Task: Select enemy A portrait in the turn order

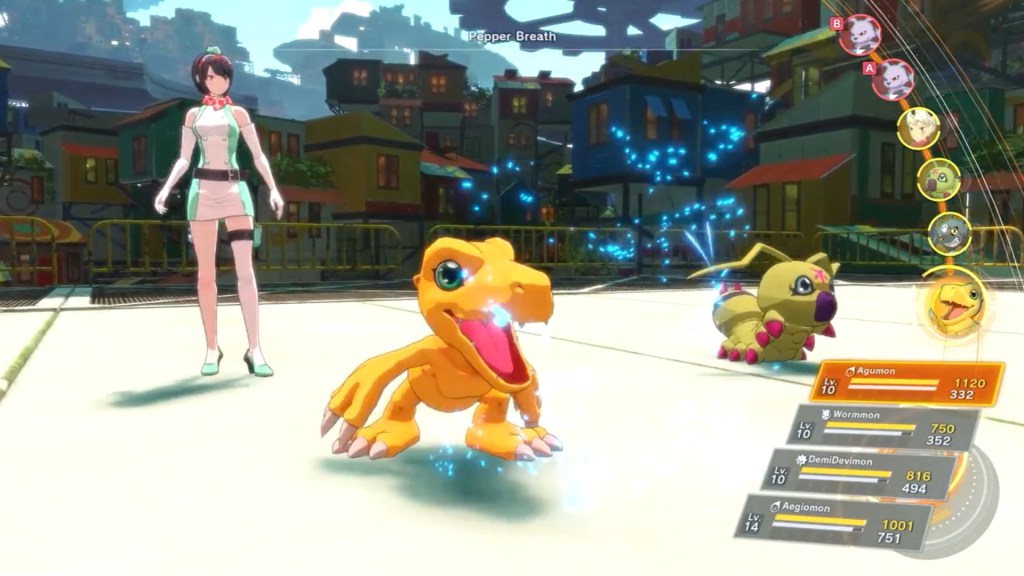Action: [x=892, y=79]
